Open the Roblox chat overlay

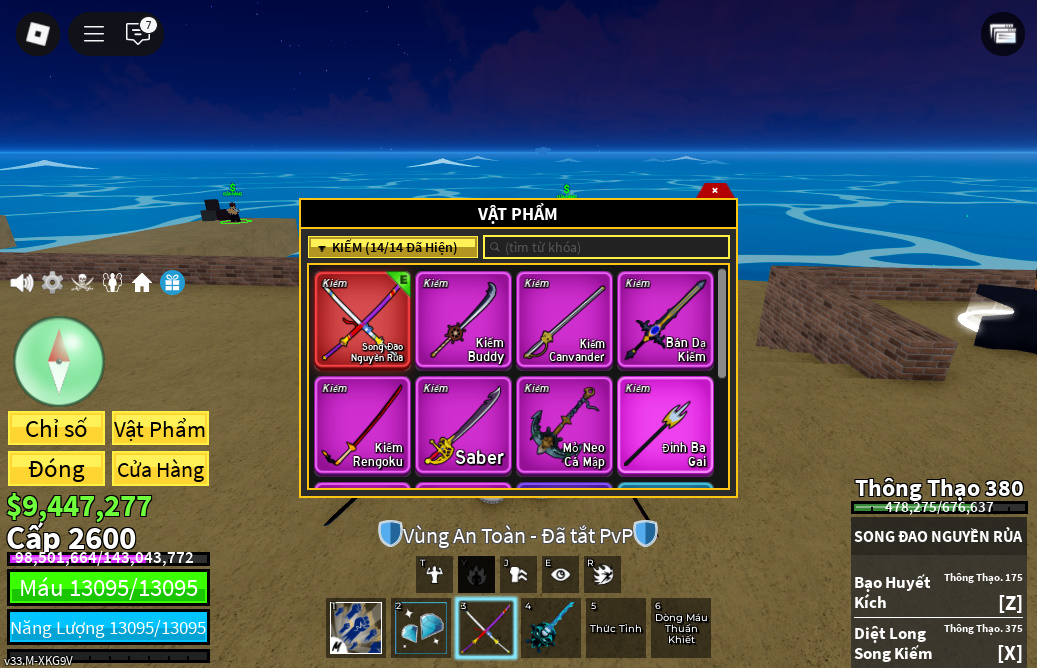(138, 34)
